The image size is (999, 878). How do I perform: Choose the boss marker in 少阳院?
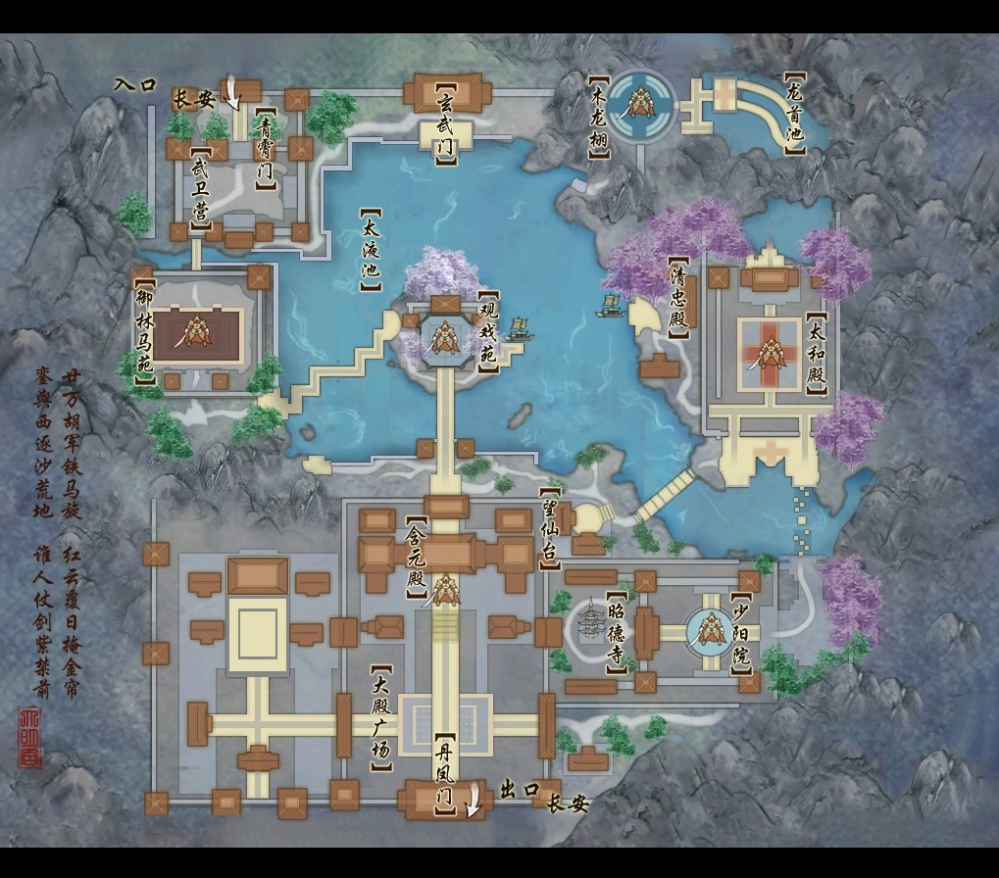click(x=711, y=629)
